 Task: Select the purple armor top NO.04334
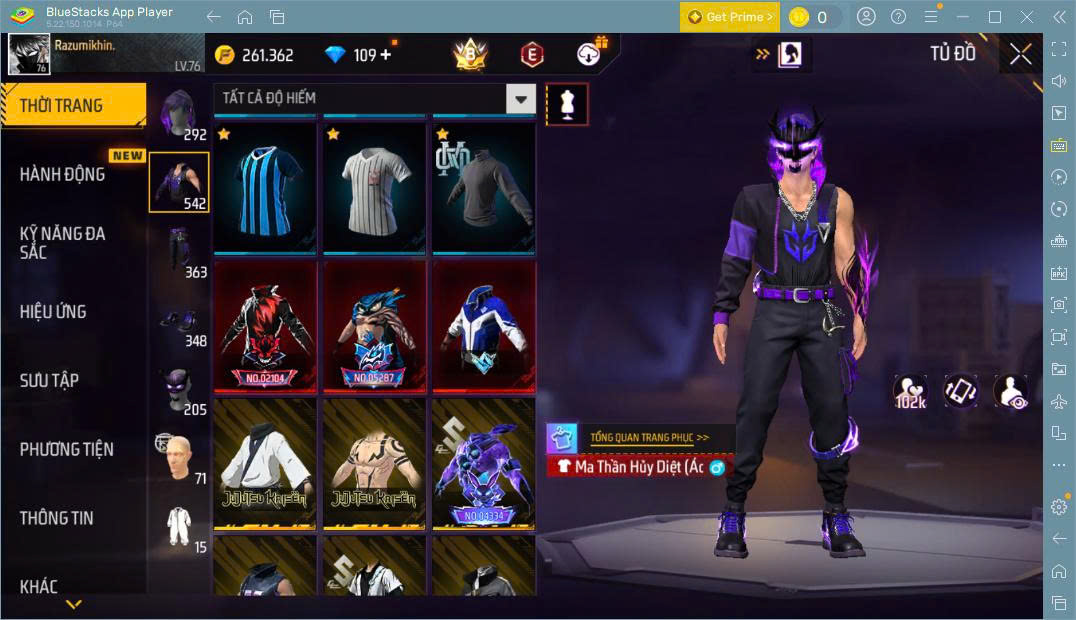pyautogui.click(x=483, y=463)
